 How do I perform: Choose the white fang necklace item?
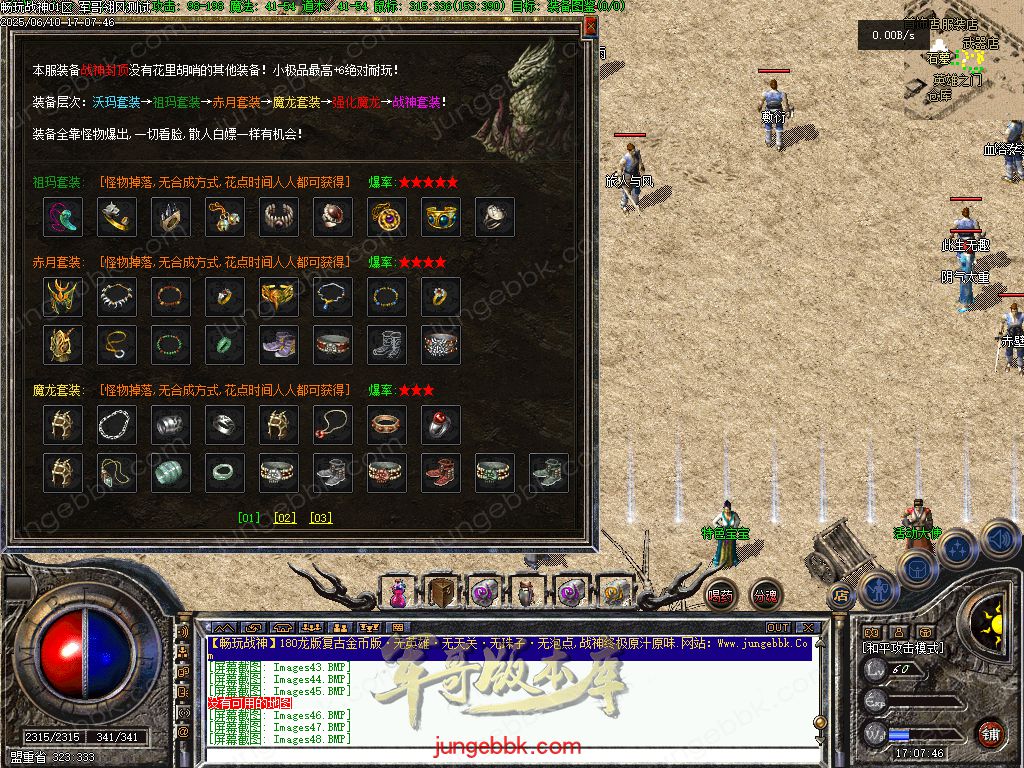(x=117, y=297)
